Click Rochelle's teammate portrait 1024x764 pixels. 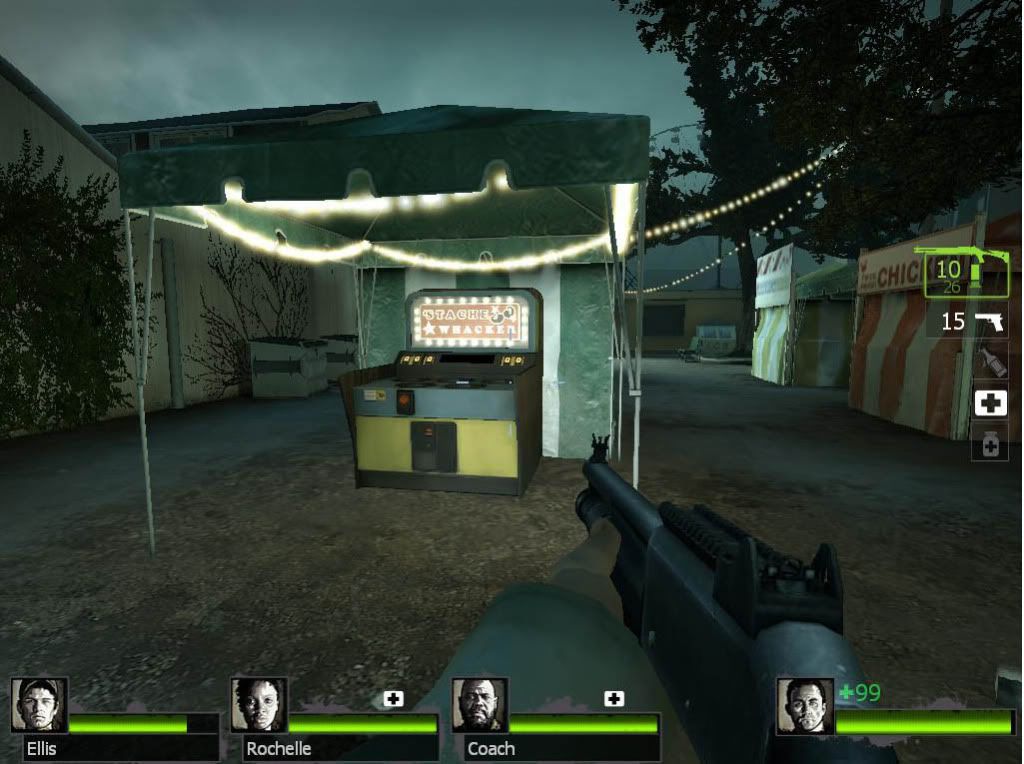259,705
